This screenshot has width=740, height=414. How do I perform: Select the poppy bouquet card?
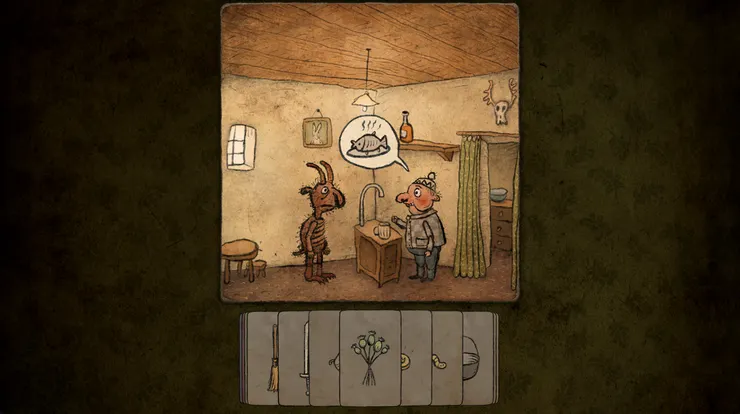coord(370,357)
